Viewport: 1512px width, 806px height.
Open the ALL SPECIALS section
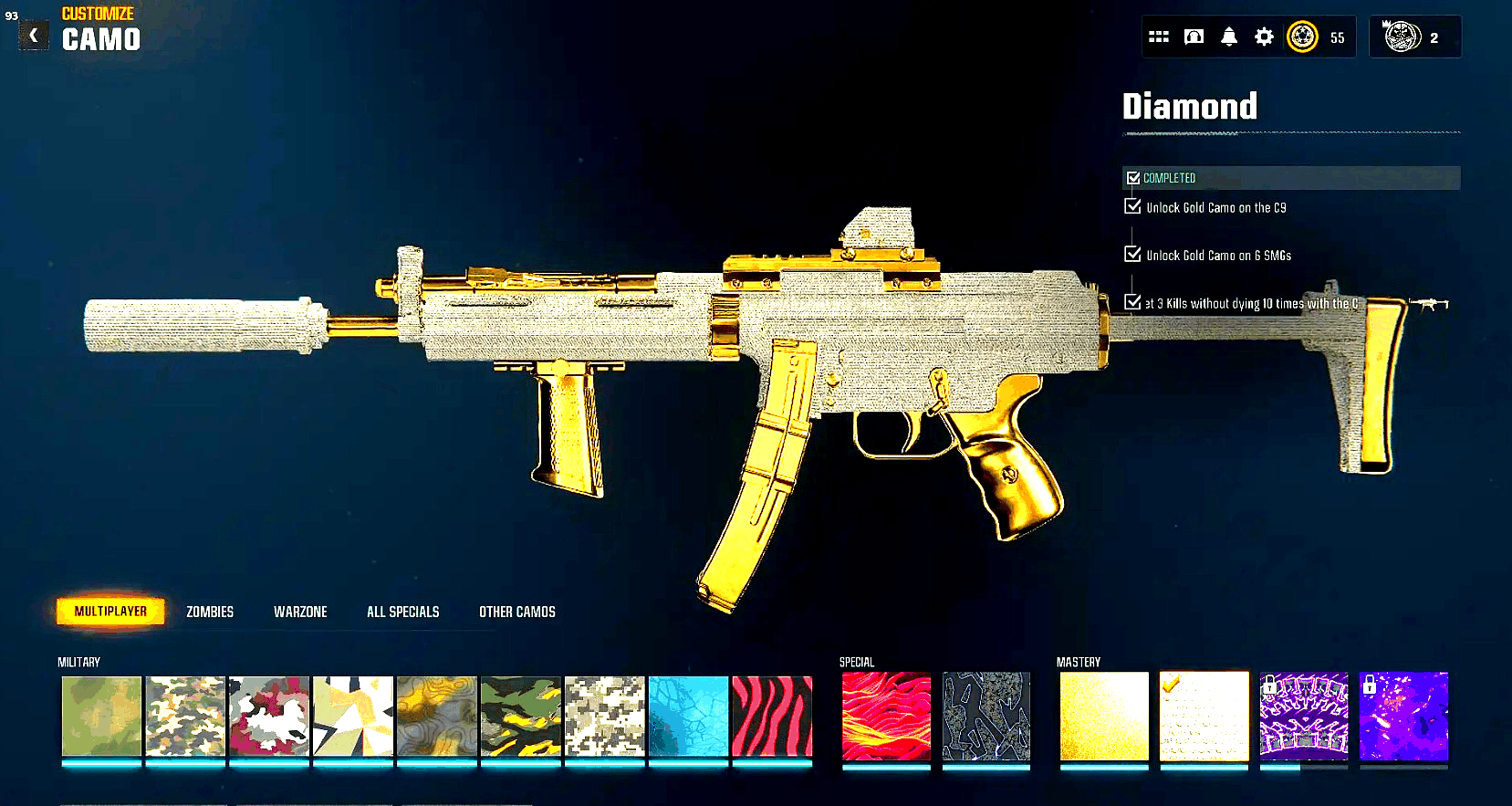point(402,611)
